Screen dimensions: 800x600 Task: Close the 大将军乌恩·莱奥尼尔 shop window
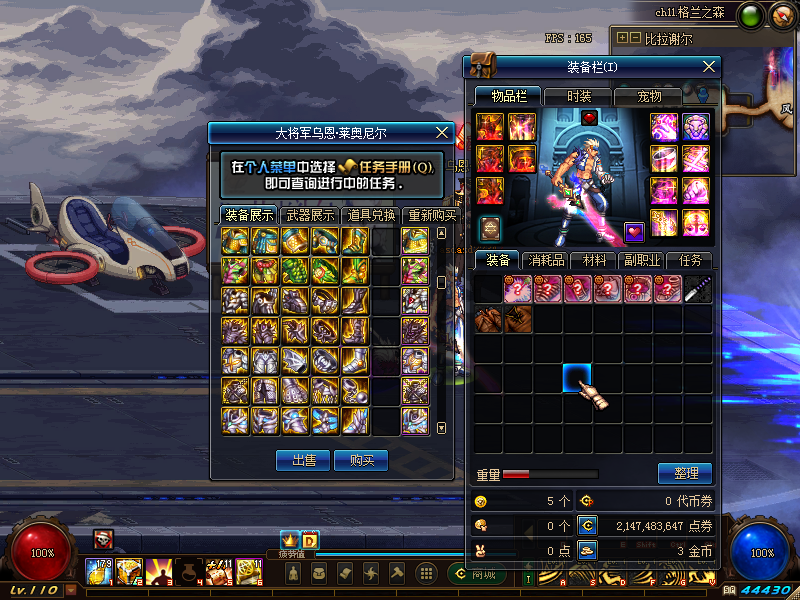tap(443, 133)
